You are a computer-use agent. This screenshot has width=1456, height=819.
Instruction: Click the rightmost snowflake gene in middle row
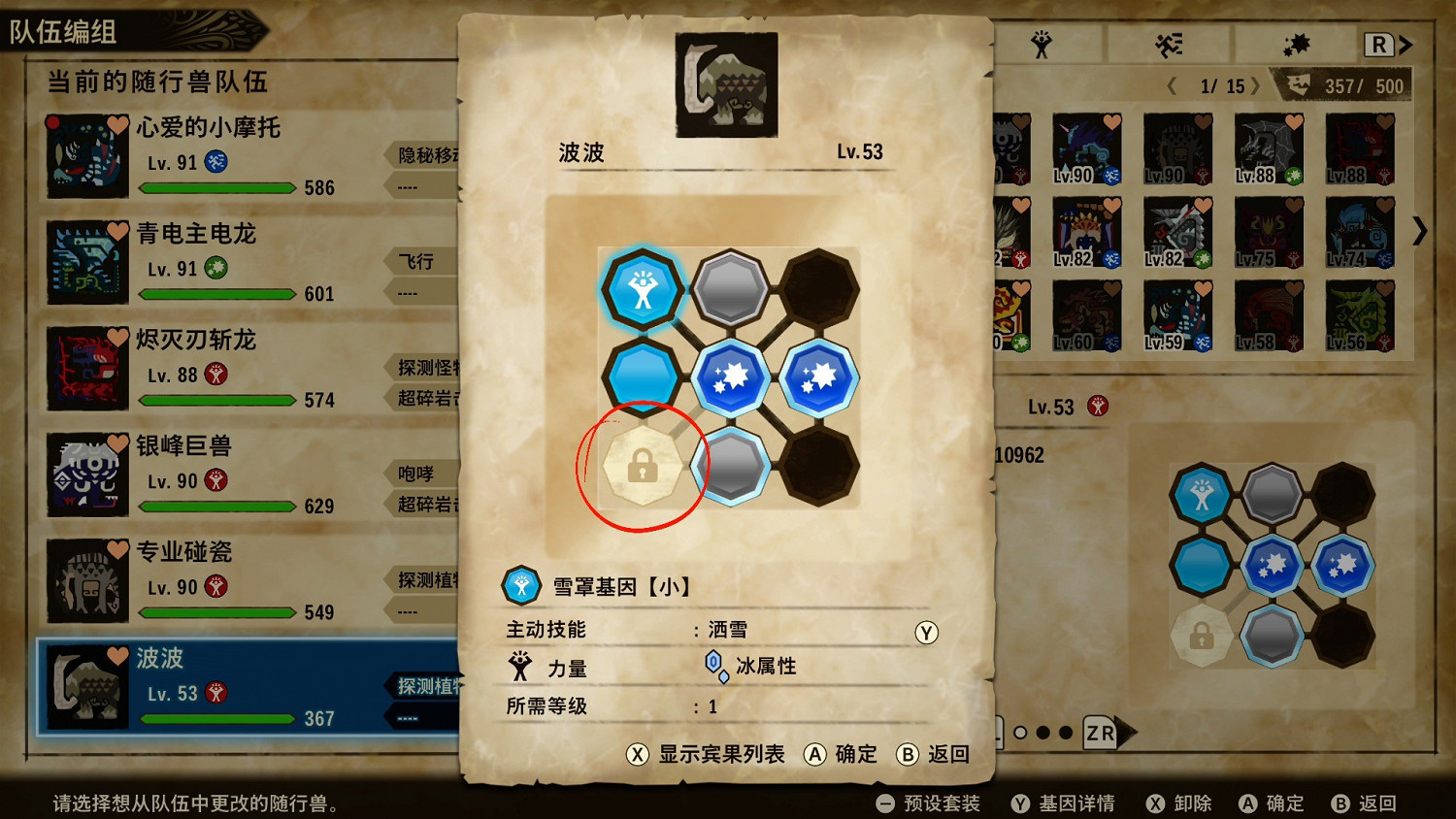click(820, 376)
